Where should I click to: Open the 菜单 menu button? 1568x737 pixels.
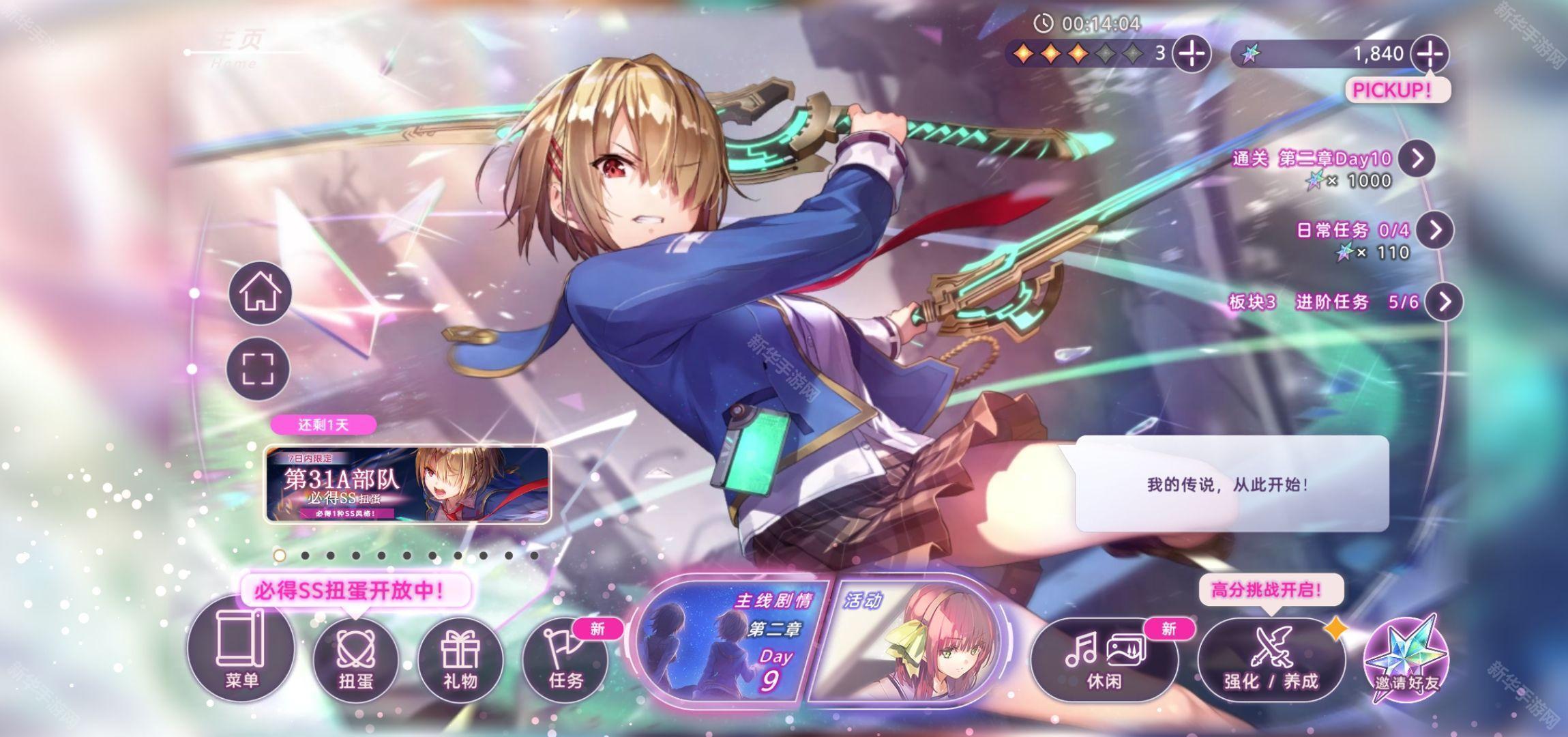(241, 648)
